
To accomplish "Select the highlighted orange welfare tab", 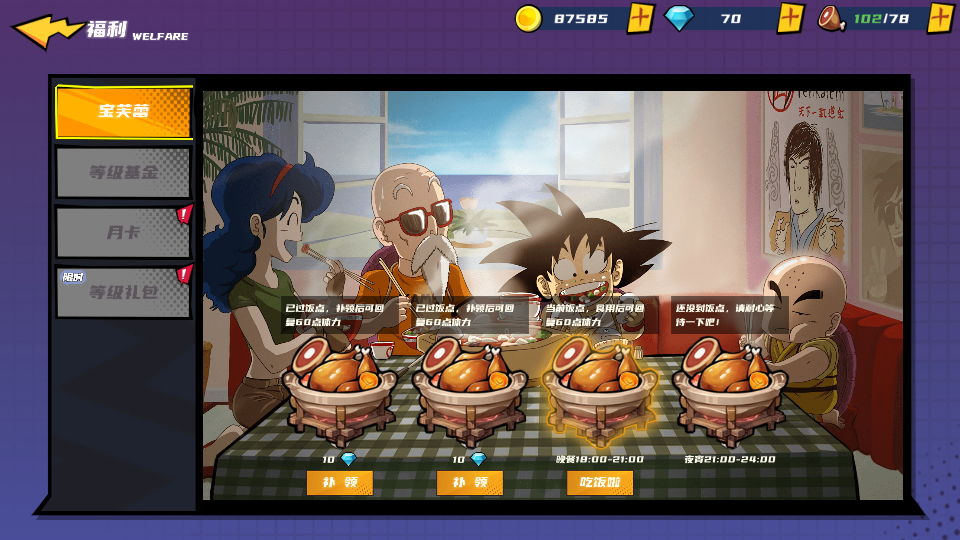I will click(x=123, y=111).
